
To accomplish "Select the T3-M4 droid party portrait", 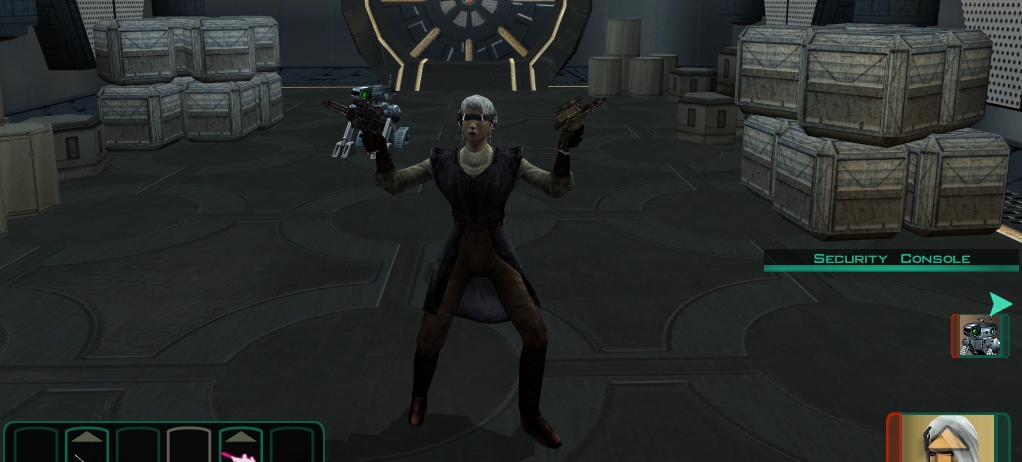I will coord(979,336).
